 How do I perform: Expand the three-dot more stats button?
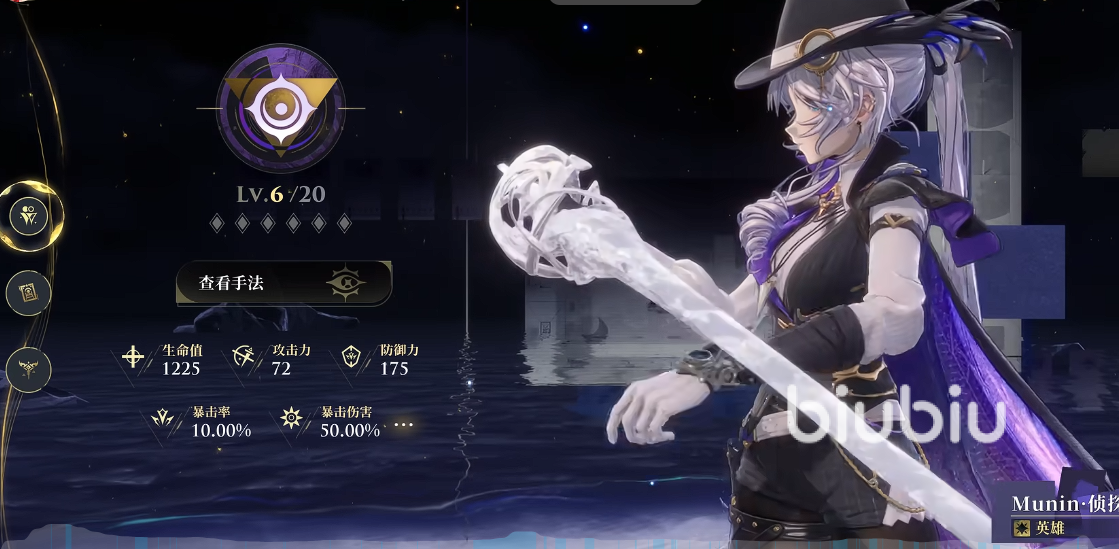404,425
